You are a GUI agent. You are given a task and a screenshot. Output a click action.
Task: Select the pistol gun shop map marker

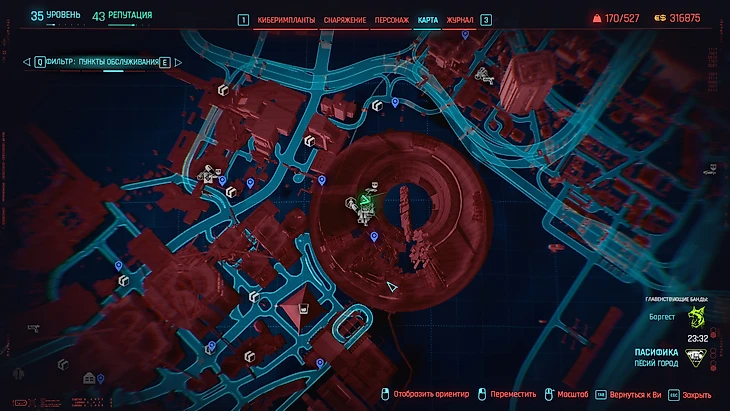tap(33, 327)
